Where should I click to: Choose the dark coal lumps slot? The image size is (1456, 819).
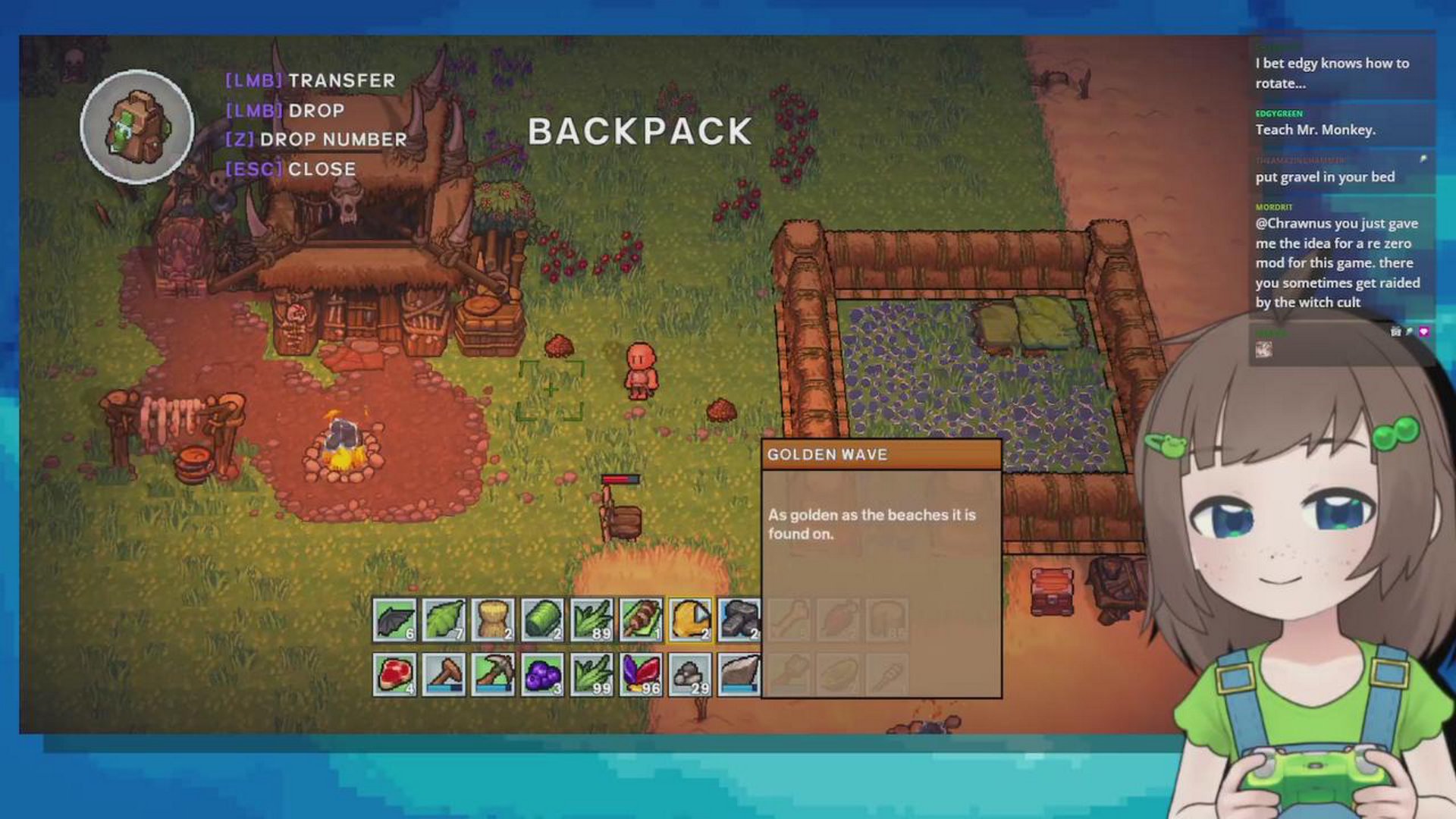coord(739,620)
